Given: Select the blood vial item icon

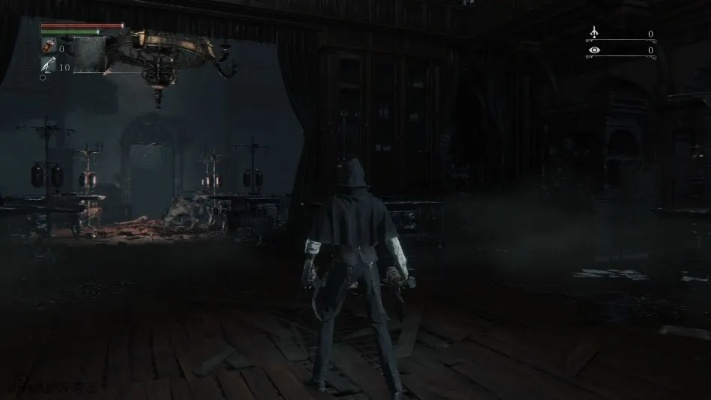Looking at the screenshot, I should (x=47, y=47).
